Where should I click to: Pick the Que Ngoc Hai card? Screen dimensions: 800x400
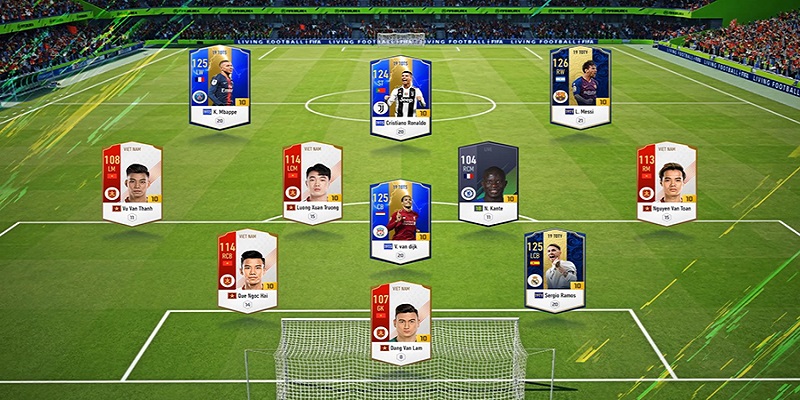pos(247,270)
